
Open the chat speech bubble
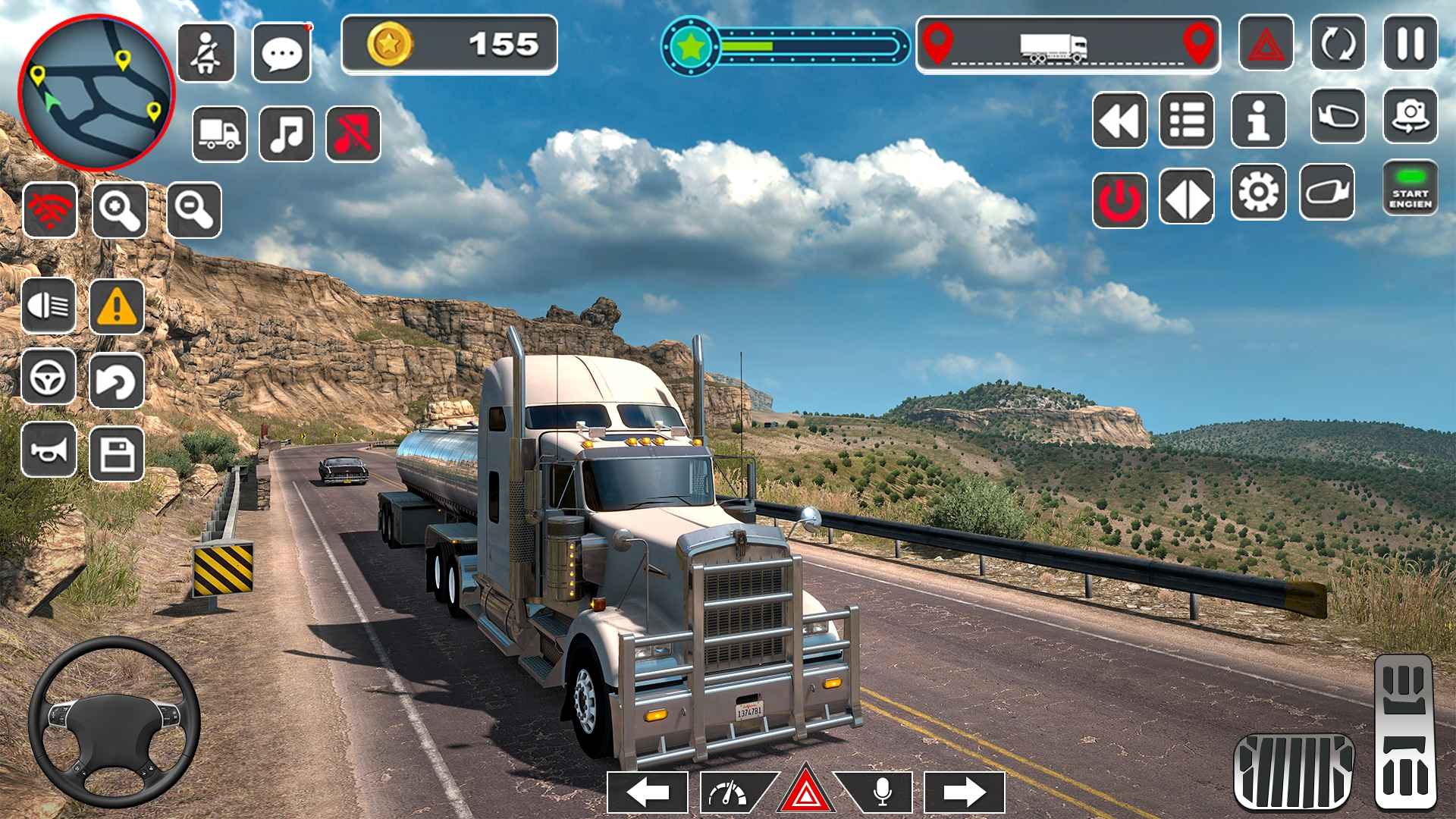[281, 52]
